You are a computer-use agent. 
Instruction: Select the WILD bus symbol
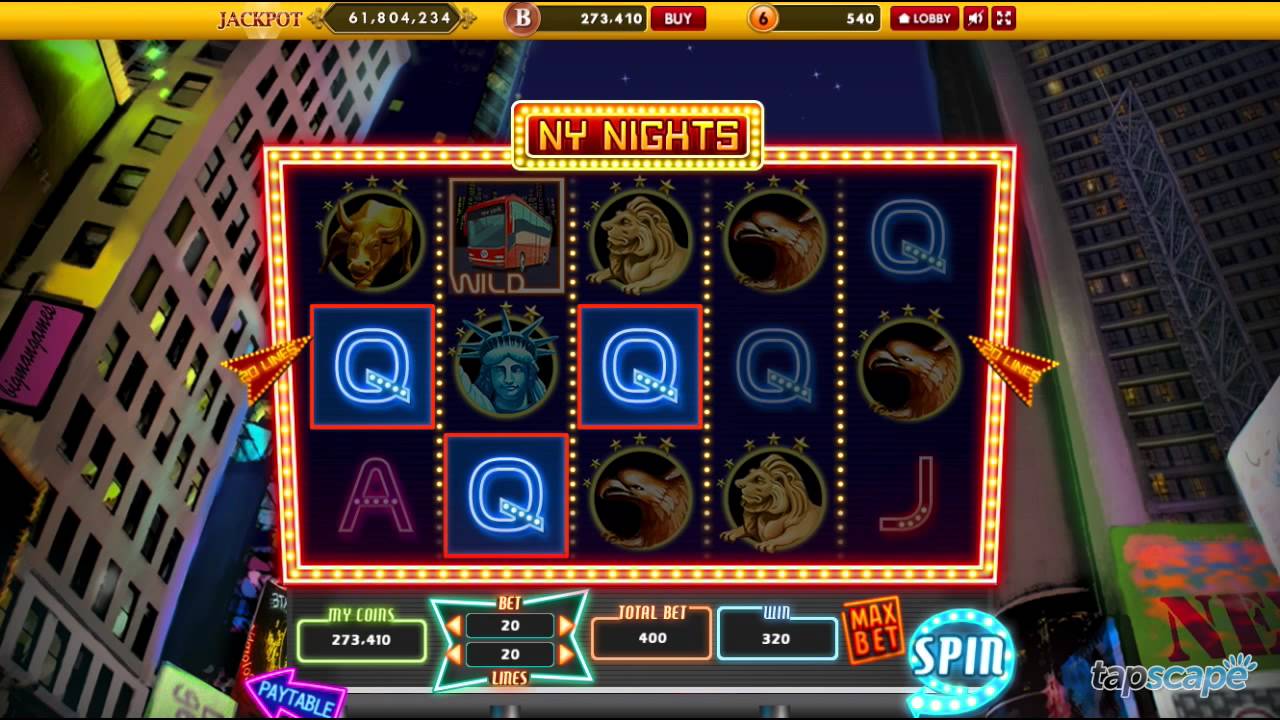(506, 237)
